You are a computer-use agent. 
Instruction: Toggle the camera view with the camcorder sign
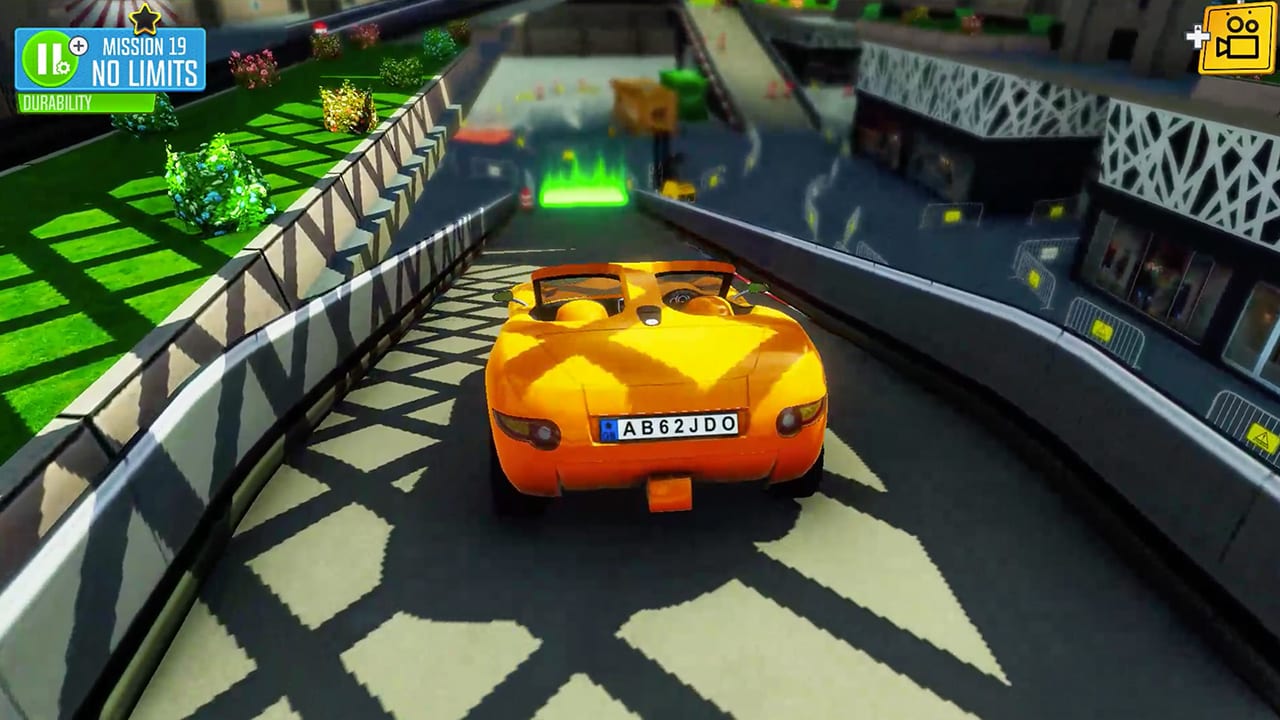1237,40
